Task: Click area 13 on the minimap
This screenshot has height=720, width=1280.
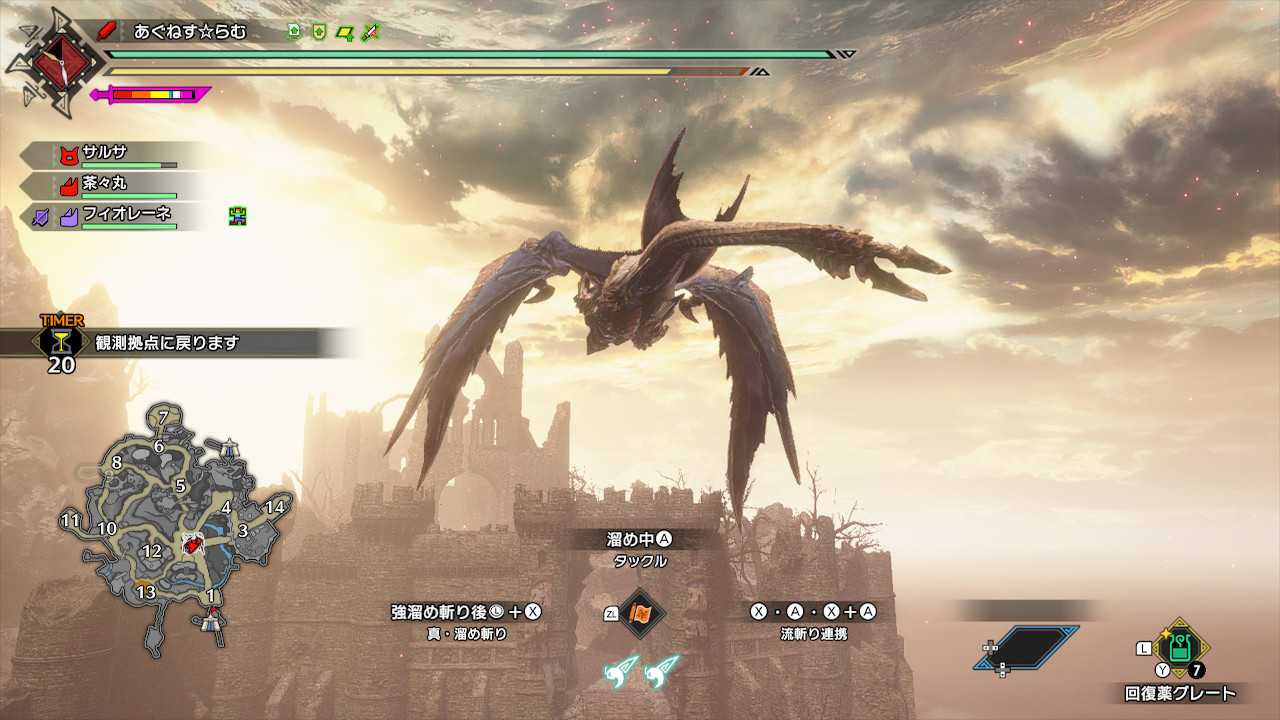Action: (x=146, y=592)
